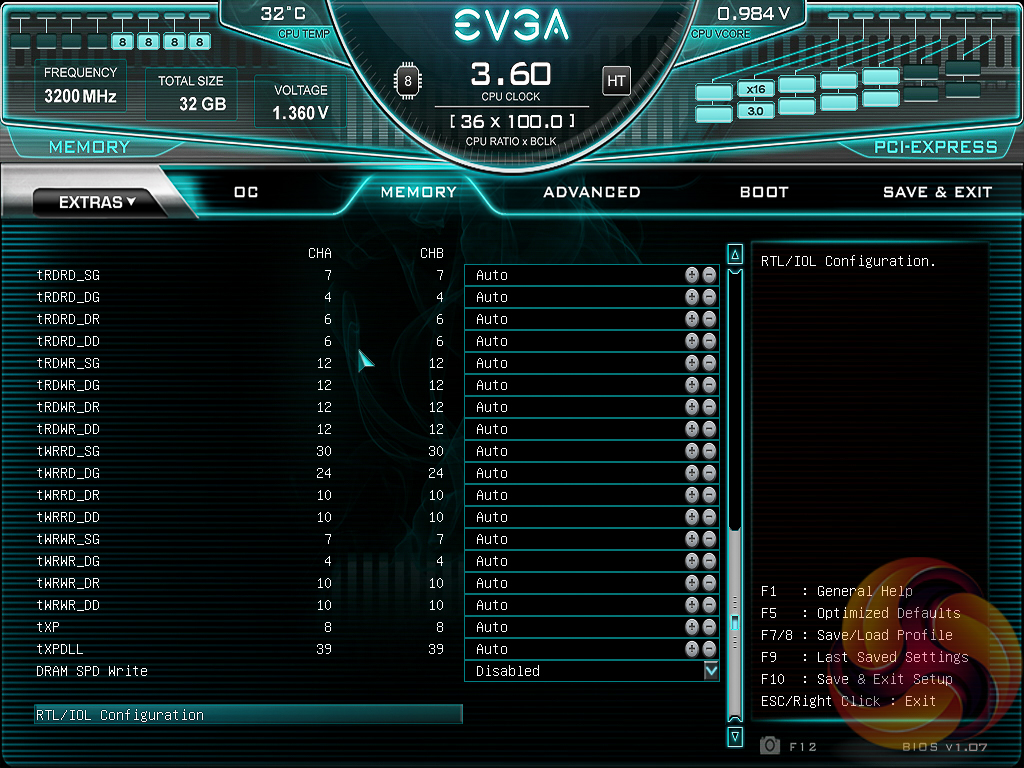This screenshot has height=768, width=1024.
Task: Click the F12 screenshot camera icon
Action: 770,745
